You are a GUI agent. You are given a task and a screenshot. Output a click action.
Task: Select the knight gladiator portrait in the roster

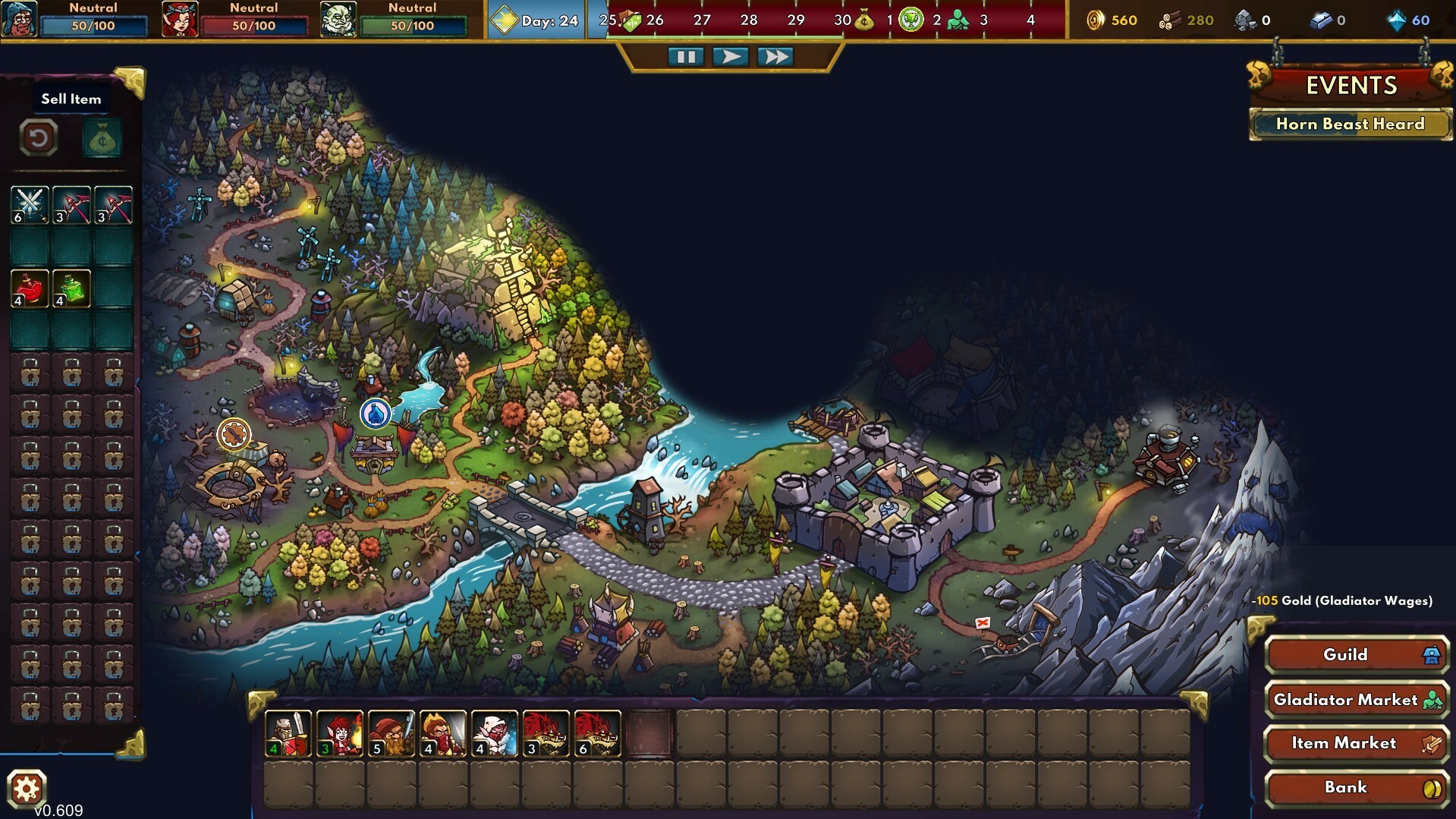287,735
